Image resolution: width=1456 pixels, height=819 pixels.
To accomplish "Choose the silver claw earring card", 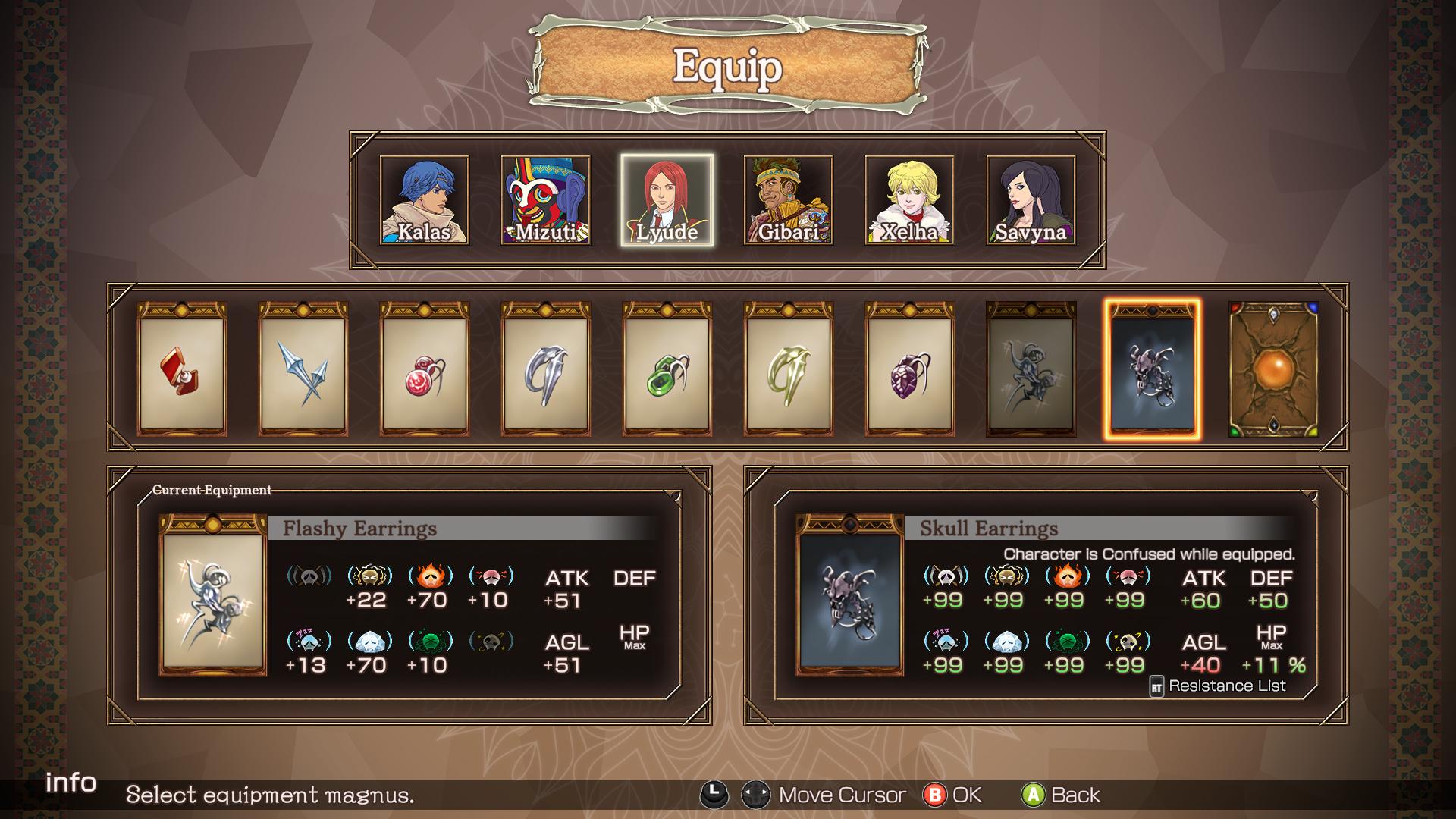I will click(546, 370).
